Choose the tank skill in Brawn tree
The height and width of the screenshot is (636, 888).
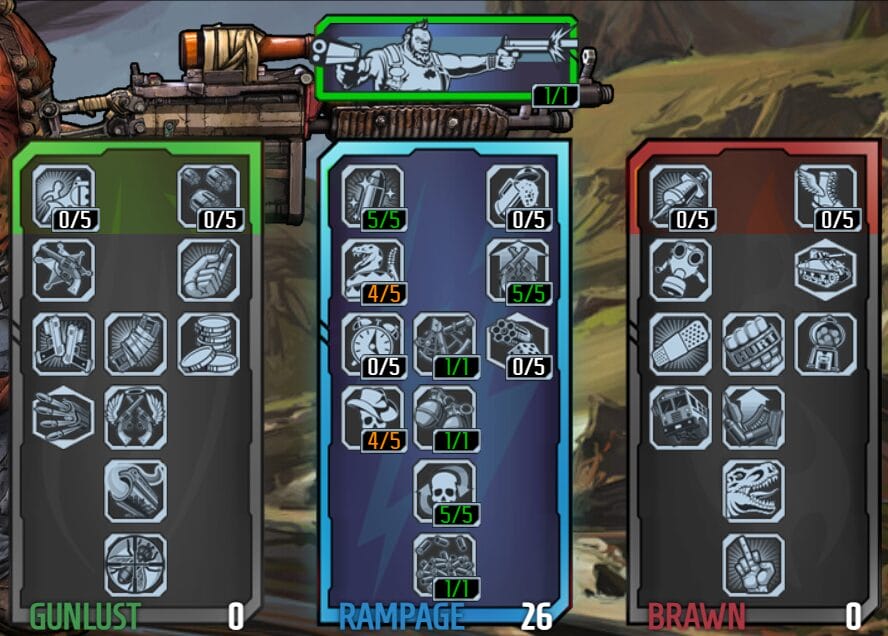coord(826,270)
